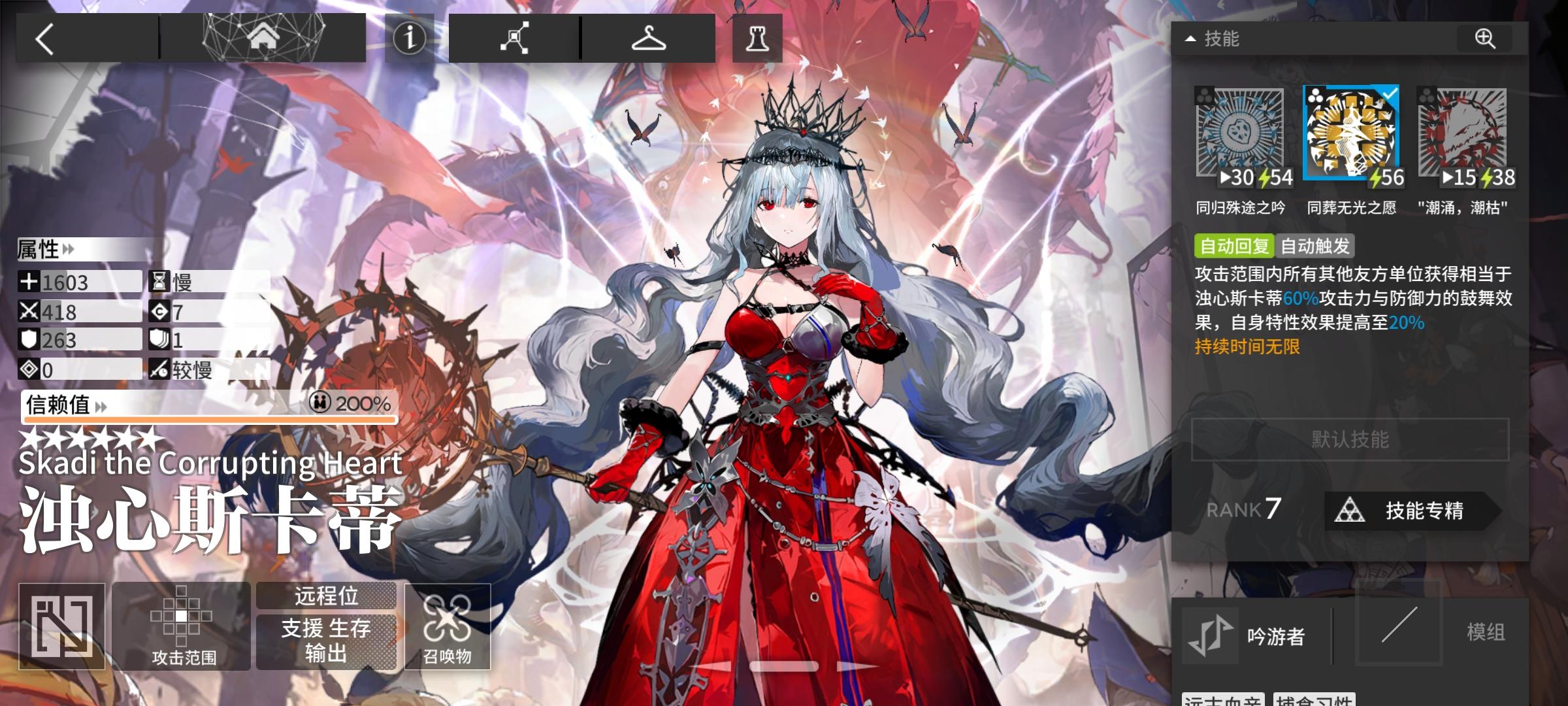Open the operator info tab with the i icon
1568x706 pixels.
pyautogui.click(x=409, y=37)
